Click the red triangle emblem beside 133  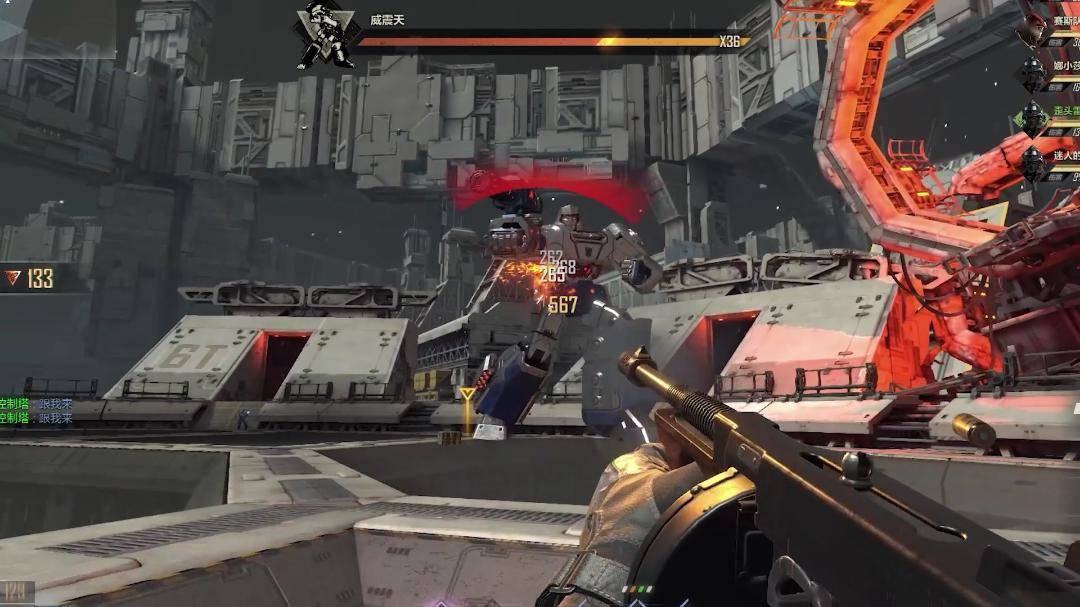pos(12,278)
